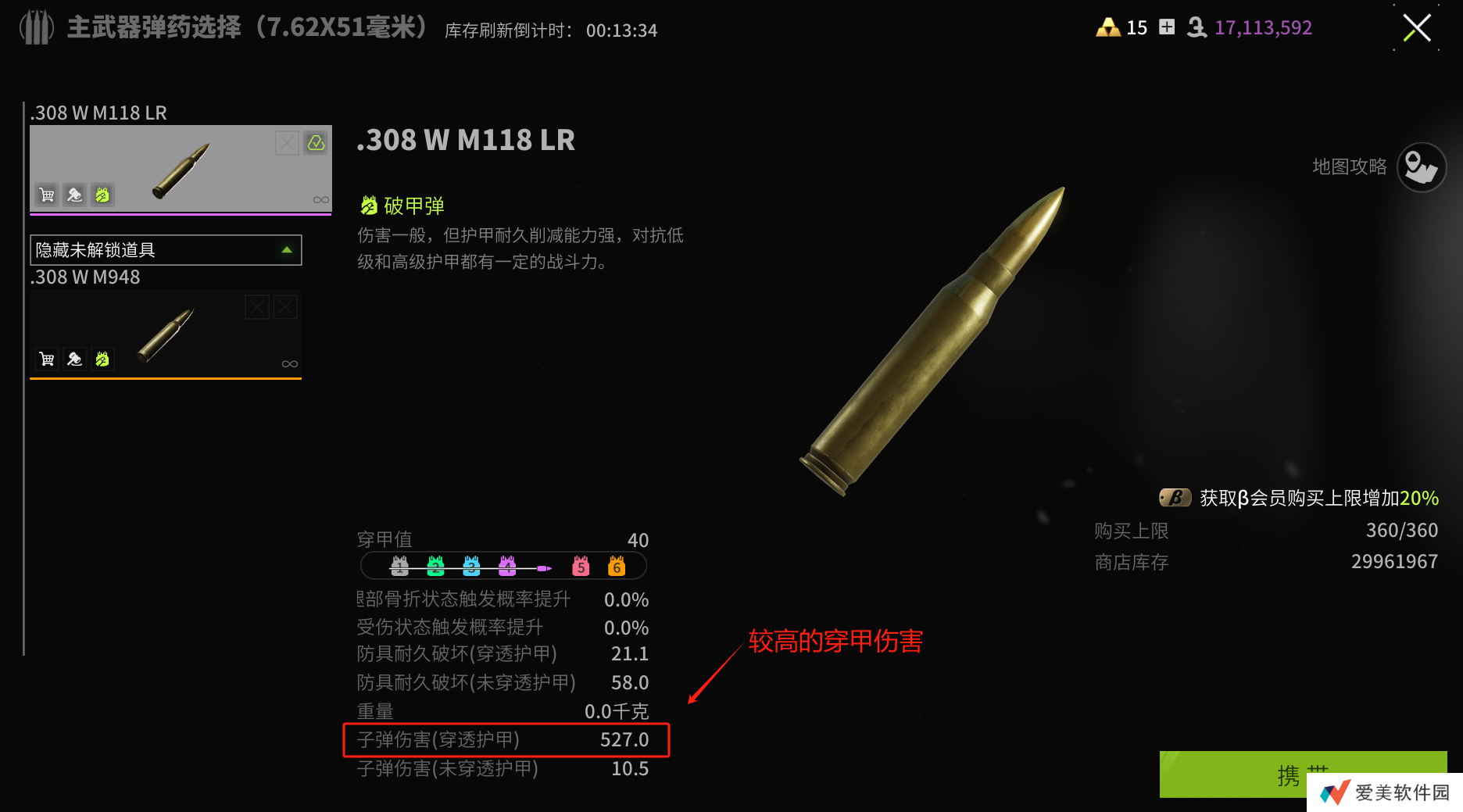
Task: Click the purple Koen currency icon
Action: coord(1195,28)
